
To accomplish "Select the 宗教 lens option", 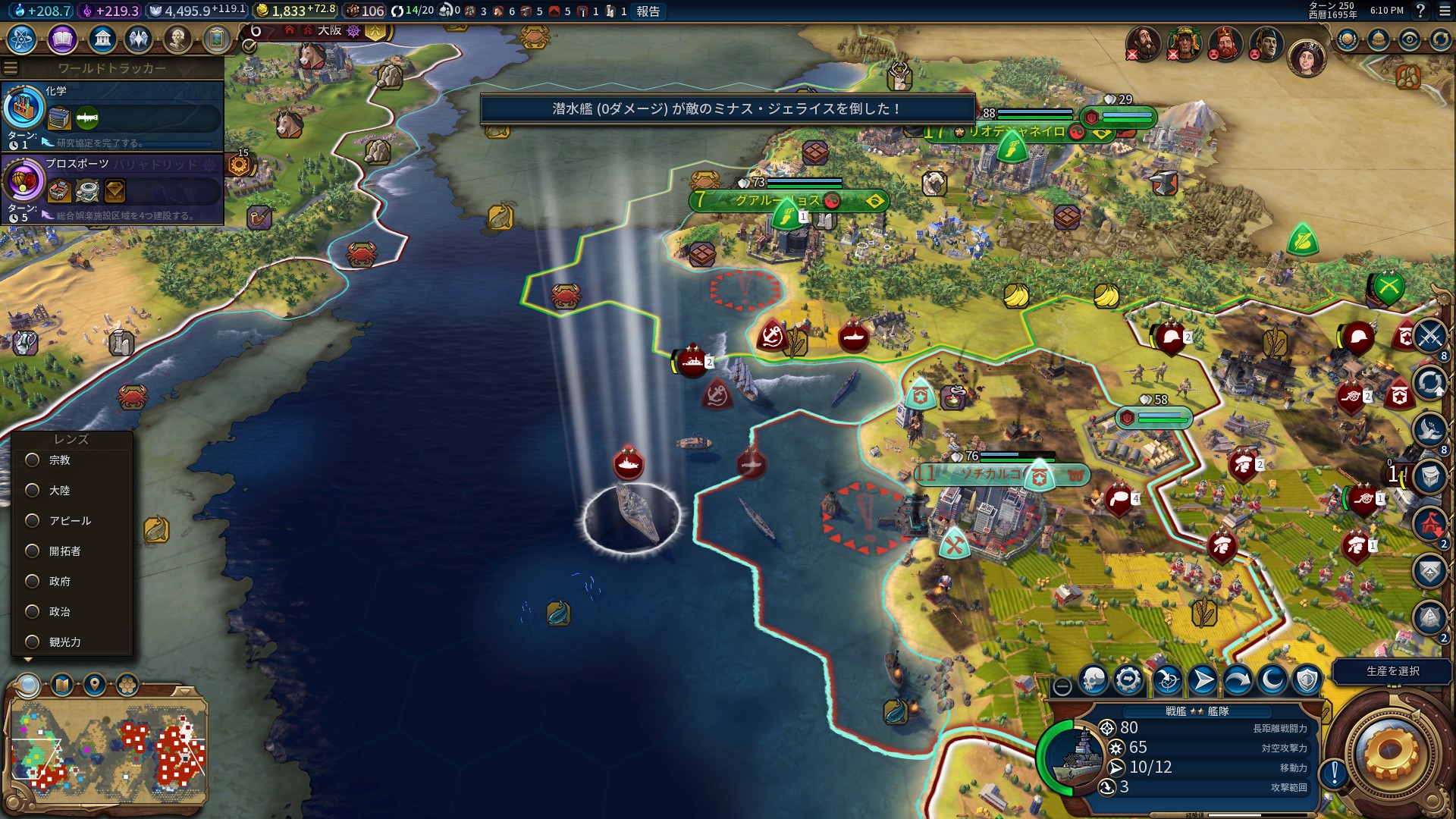I will coord(33,460).
